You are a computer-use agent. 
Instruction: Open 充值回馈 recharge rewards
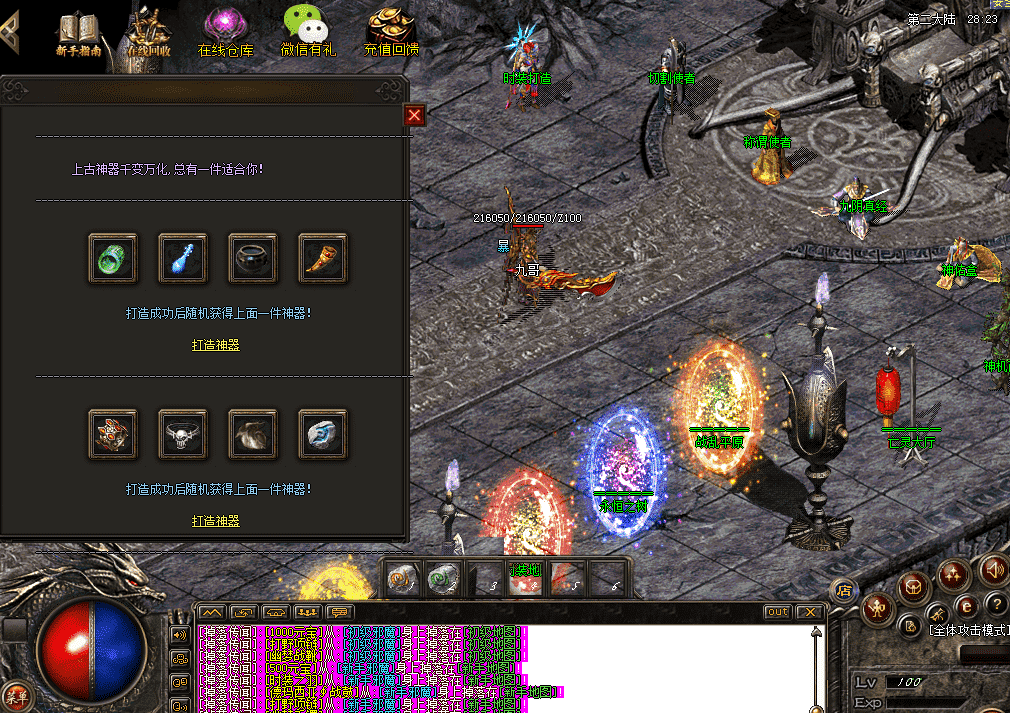(x=391, y=33)
